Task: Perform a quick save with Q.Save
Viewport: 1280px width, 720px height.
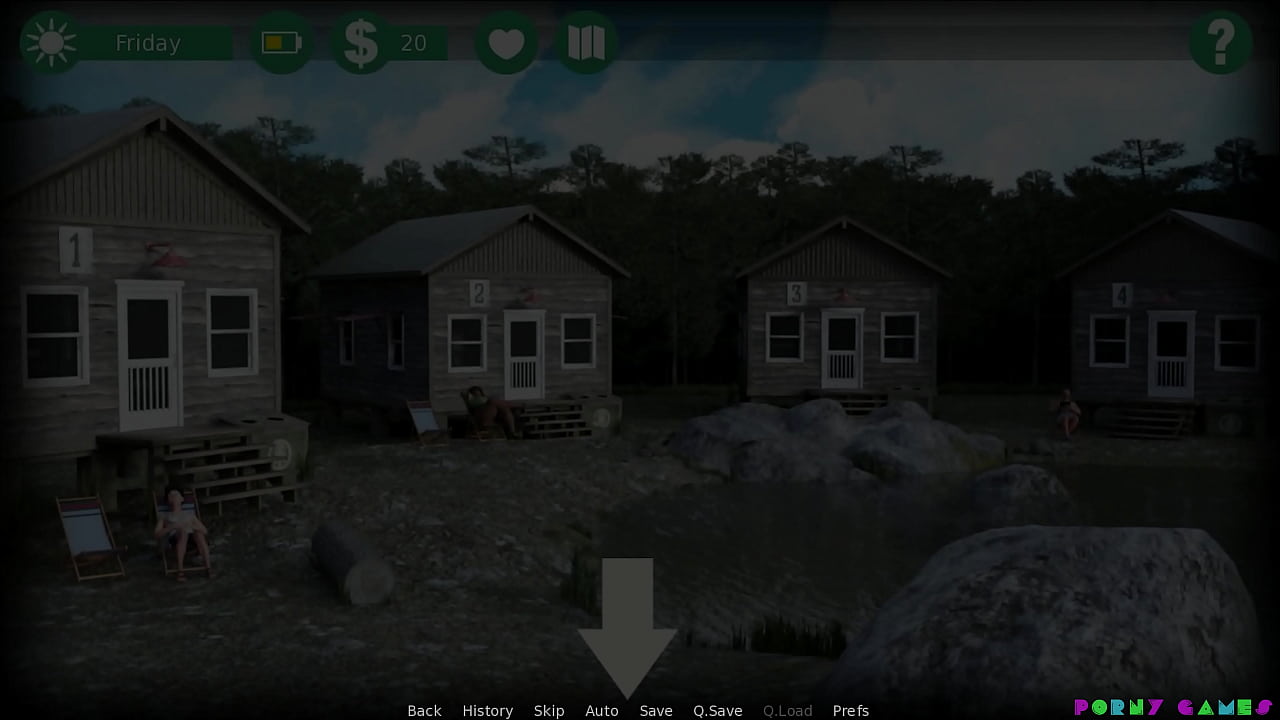Action: point(718,710)
